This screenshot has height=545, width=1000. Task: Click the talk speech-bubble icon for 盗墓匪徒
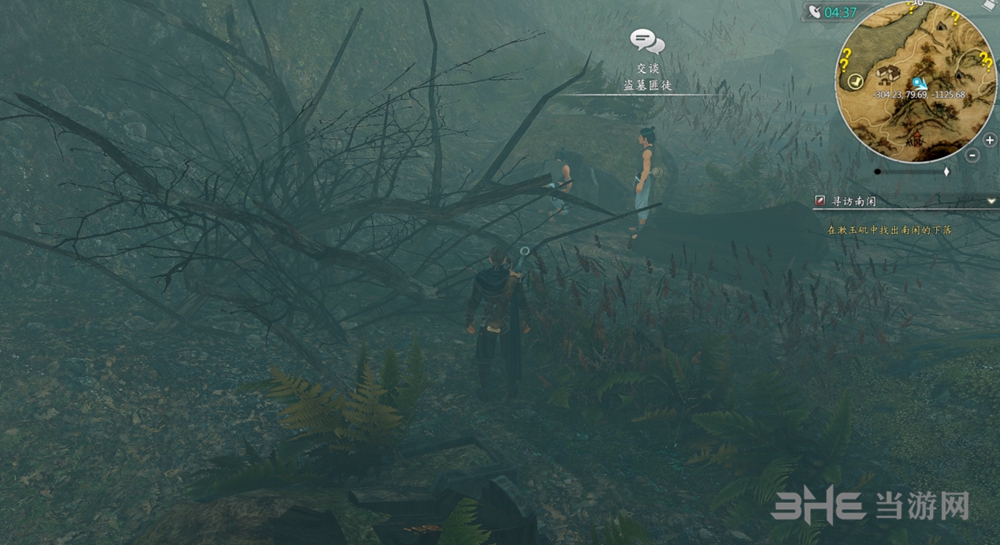pyautogui.click(x=647, y=41)
